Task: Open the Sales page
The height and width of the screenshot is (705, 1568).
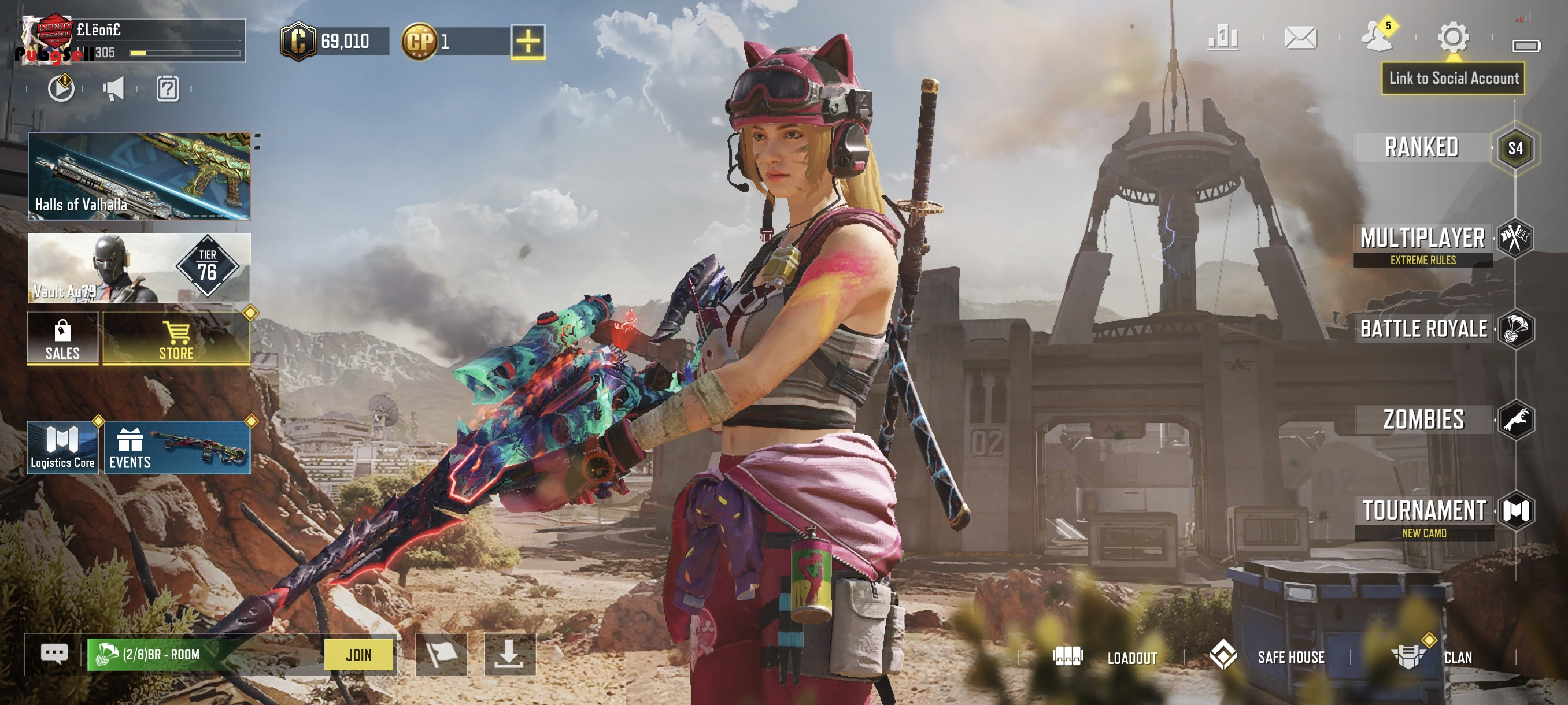Action: point(62,339)
